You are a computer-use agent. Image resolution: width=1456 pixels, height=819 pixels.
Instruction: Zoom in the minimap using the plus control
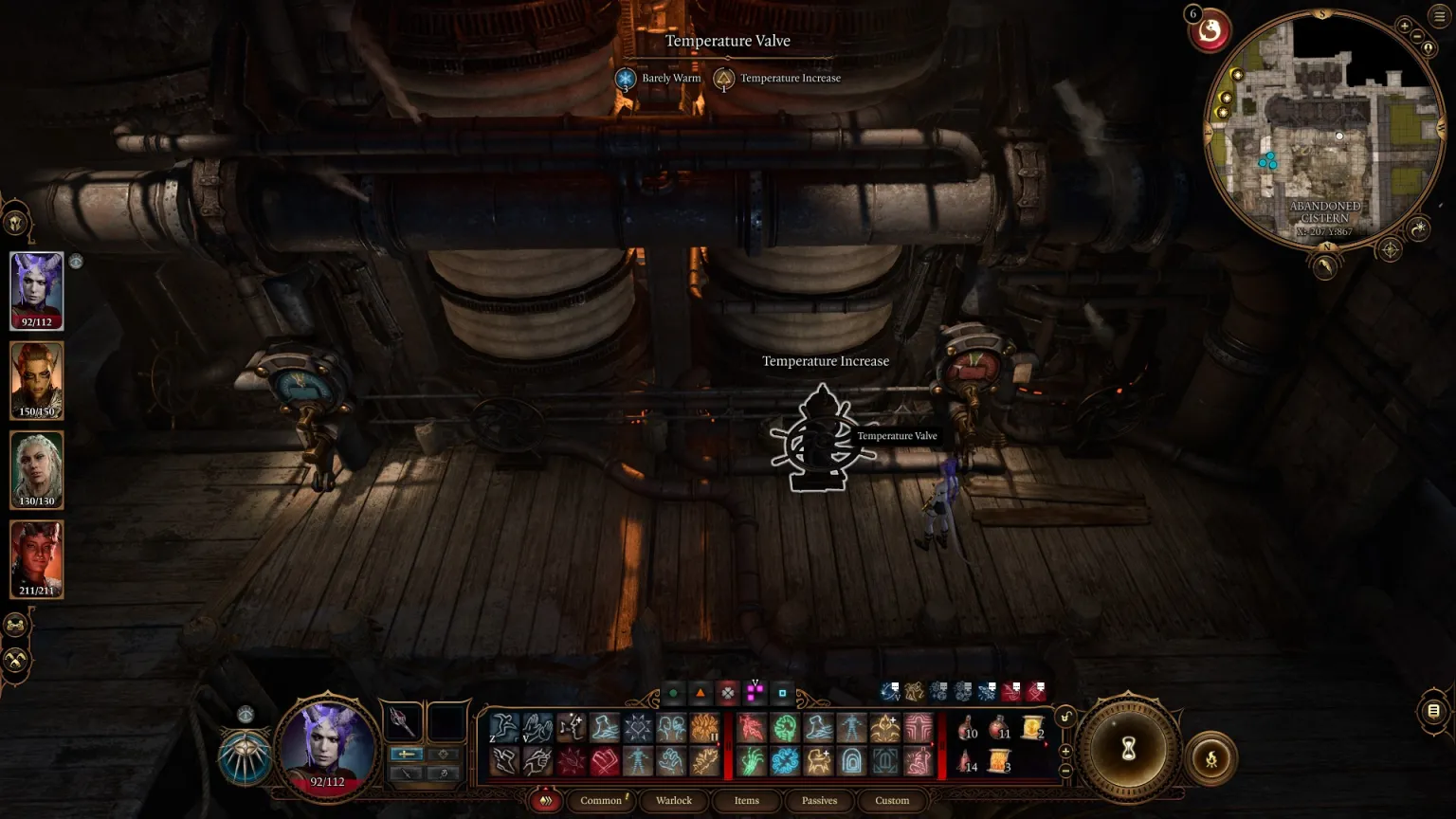1405,25
